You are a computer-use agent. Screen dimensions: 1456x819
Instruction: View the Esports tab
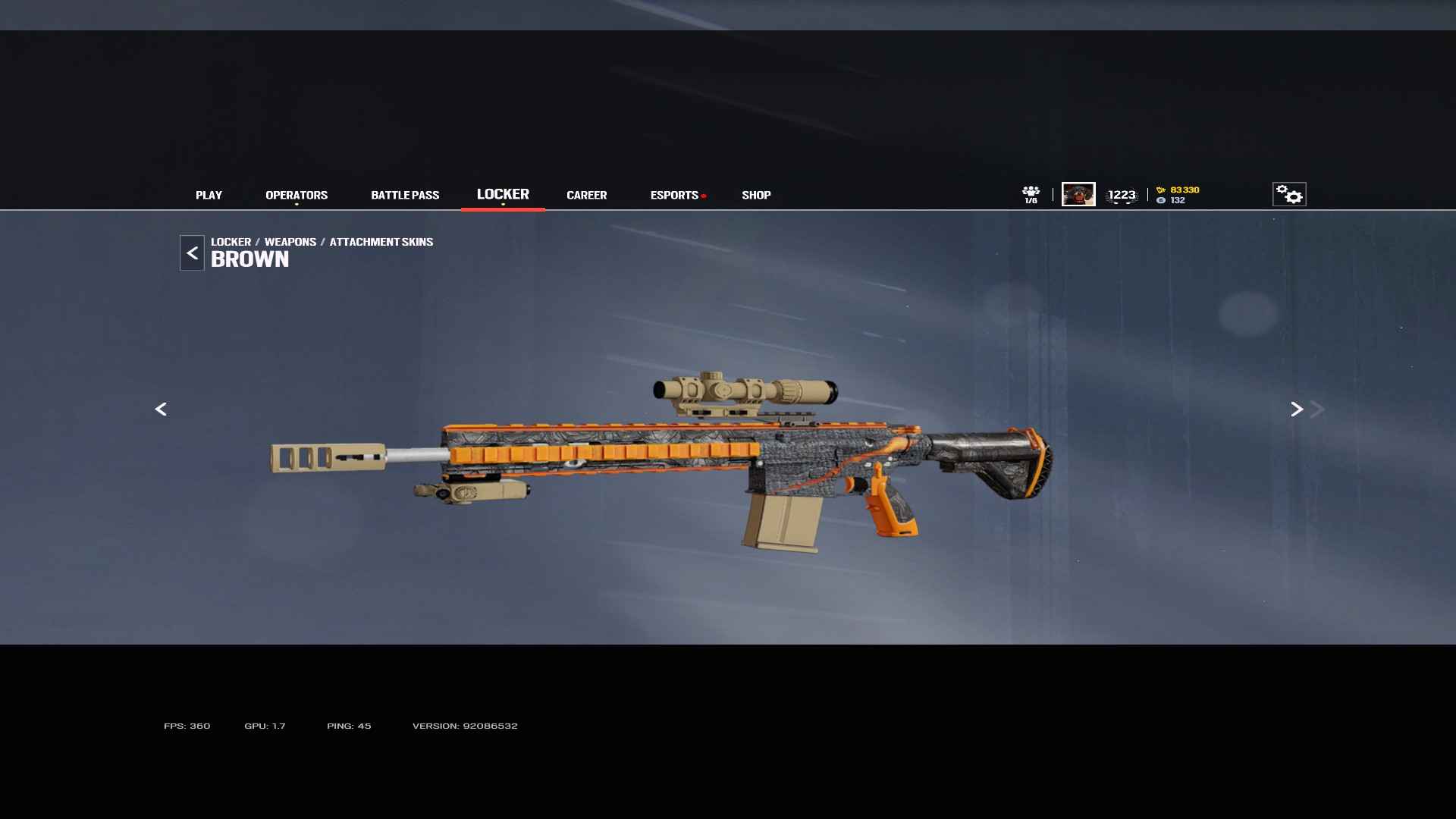[x=674, y=195]
